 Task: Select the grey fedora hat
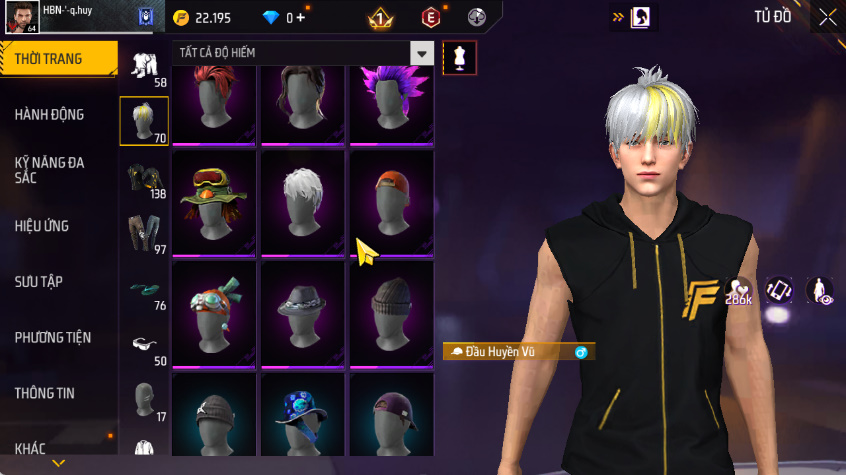pyautogui.click(x=303, y=312)
